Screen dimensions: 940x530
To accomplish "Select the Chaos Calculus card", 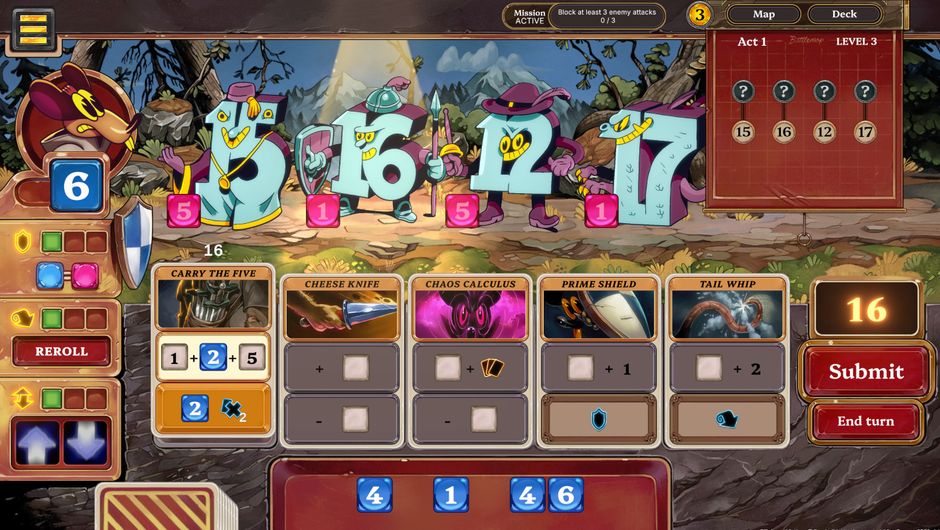I will (x=470, y=308).
